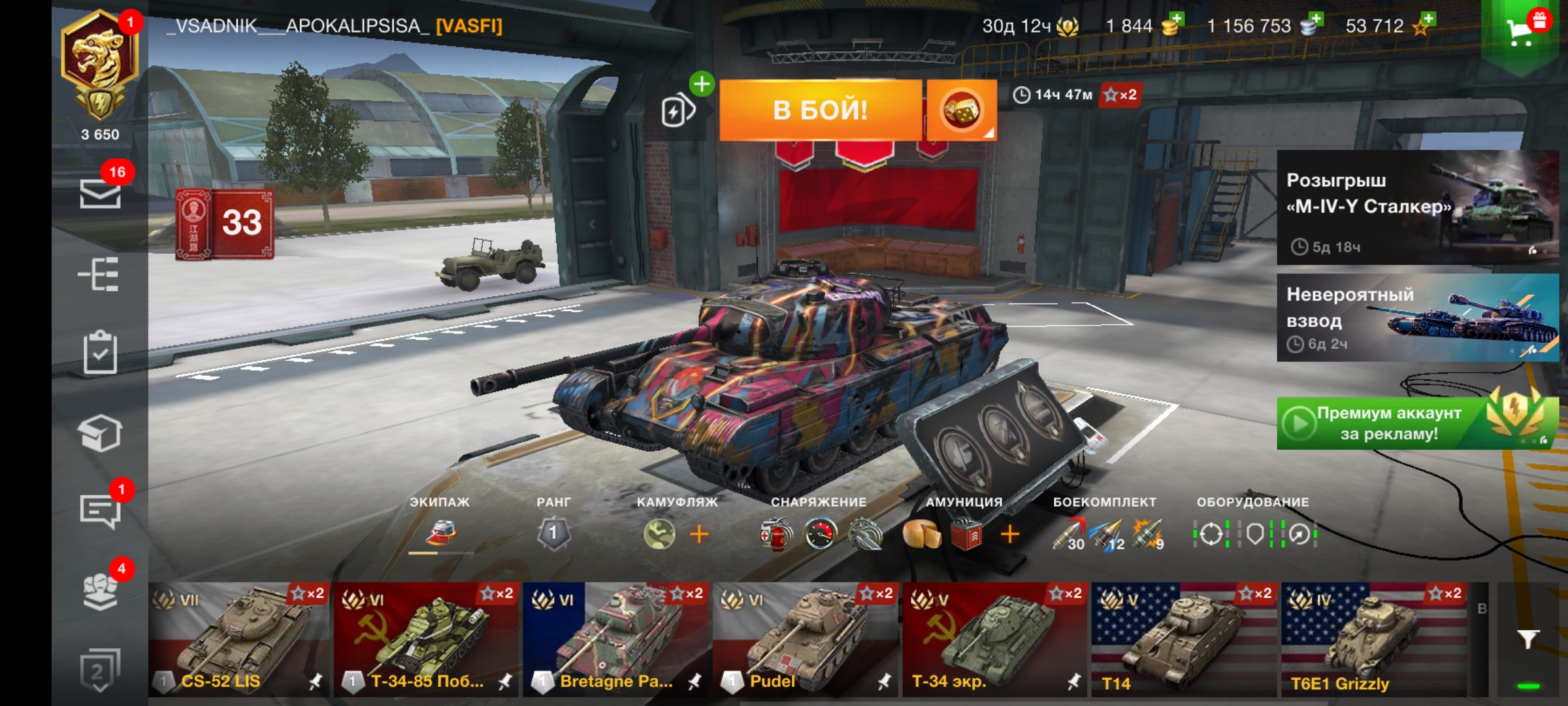The image size is (1568, 706).
Task: Add a platoon member with the green plus
Action: click(702, 84)
